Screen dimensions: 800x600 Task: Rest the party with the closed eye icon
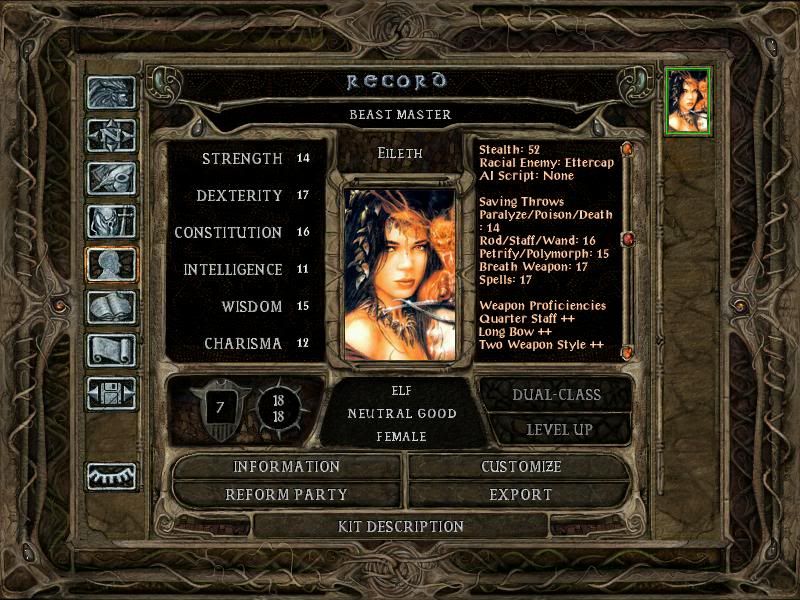click(111, 476)
